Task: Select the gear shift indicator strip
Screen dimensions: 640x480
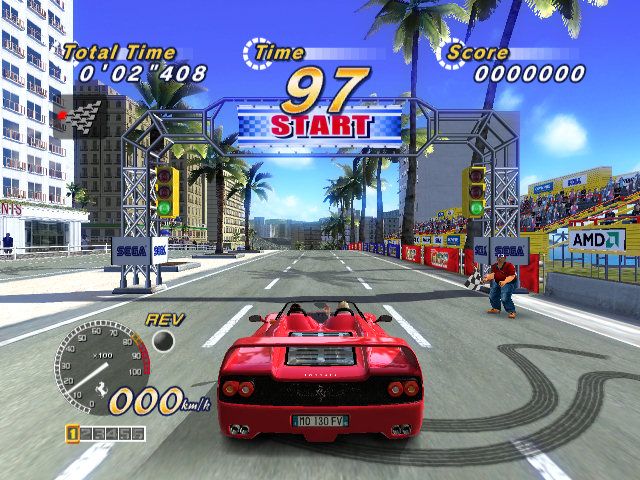Action: click(x=105, y=434)
